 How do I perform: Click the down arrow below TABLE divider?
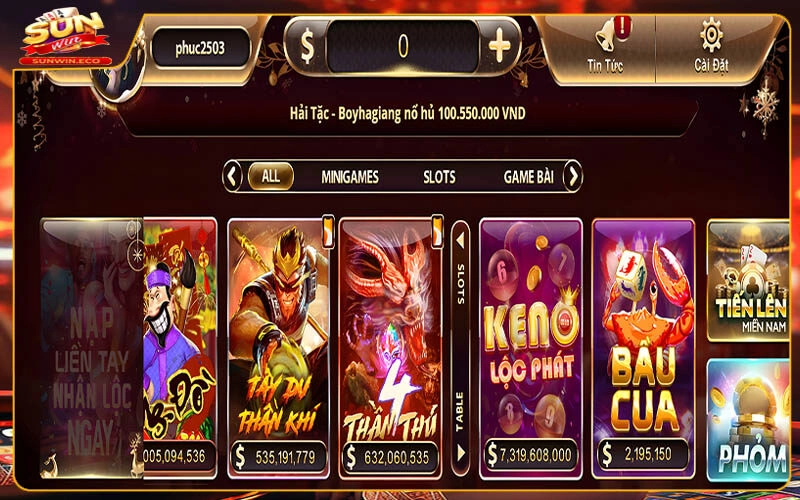(460, 456)
